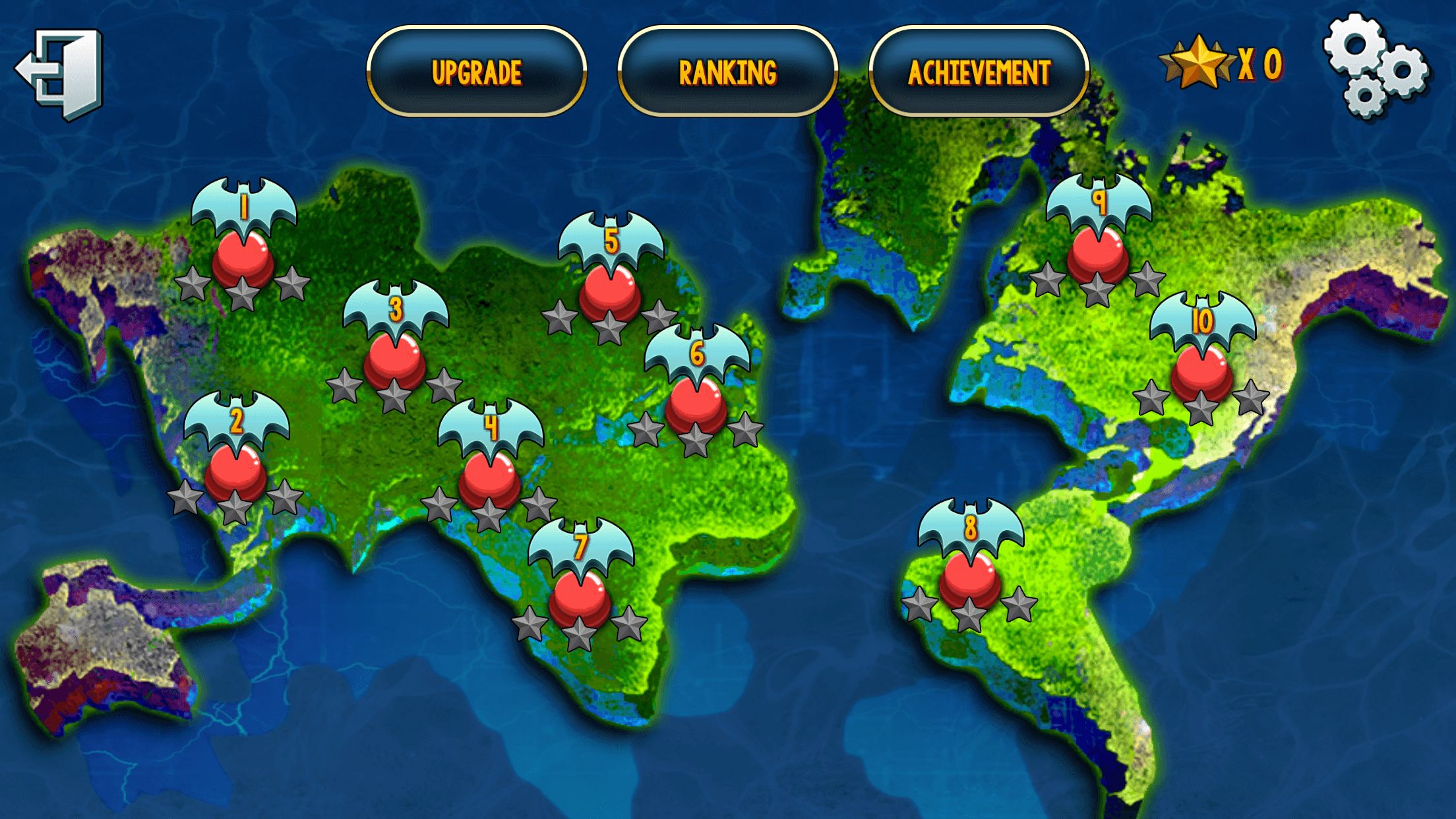The image size is (1456, 819).
Task: Select the level 4 marker
Action: 489,480
